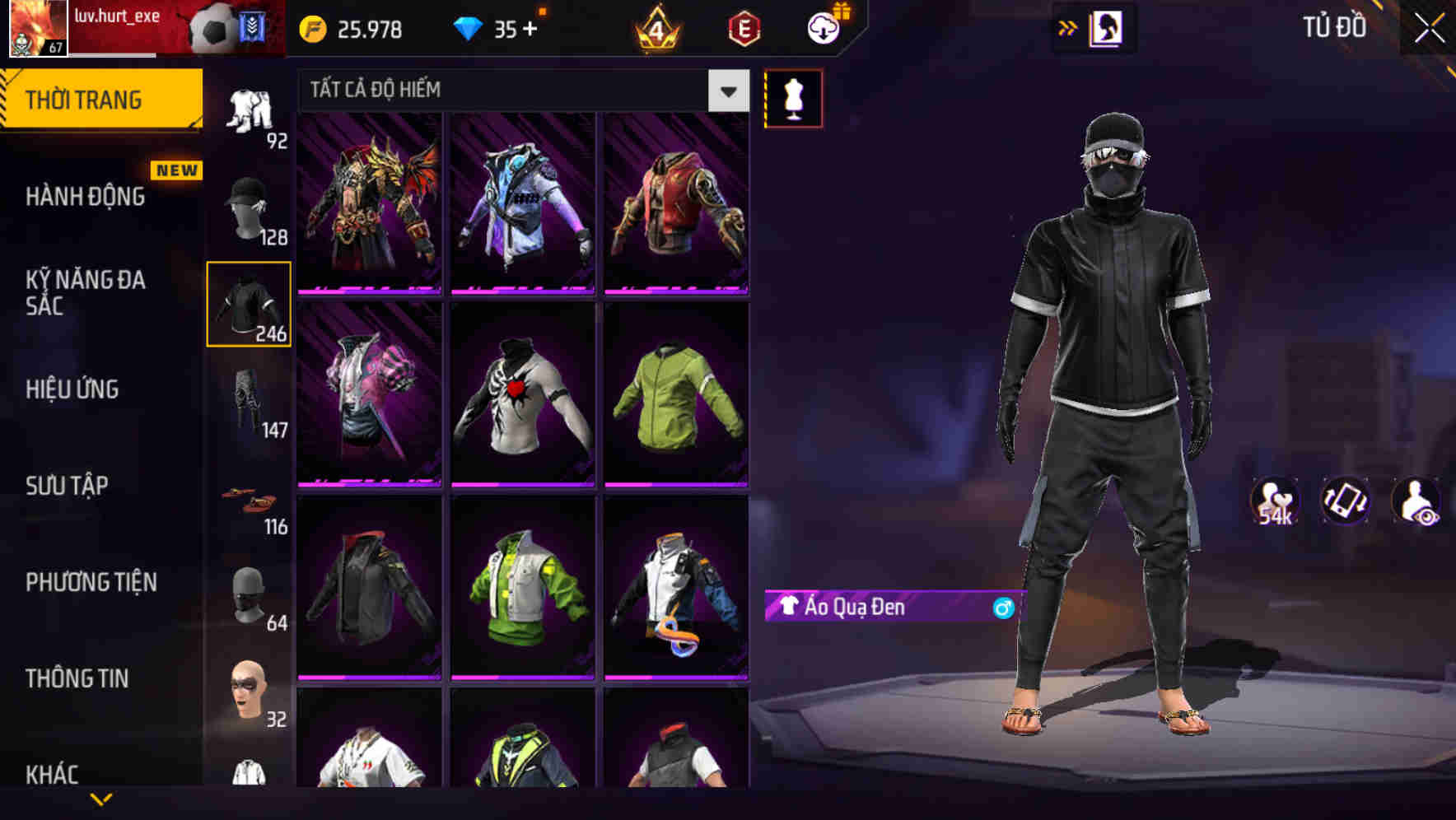This screenshot has width=1456, height=820.
Task: Open the wardrobe page icon near the chevrons
Action: click(1109, 27)
